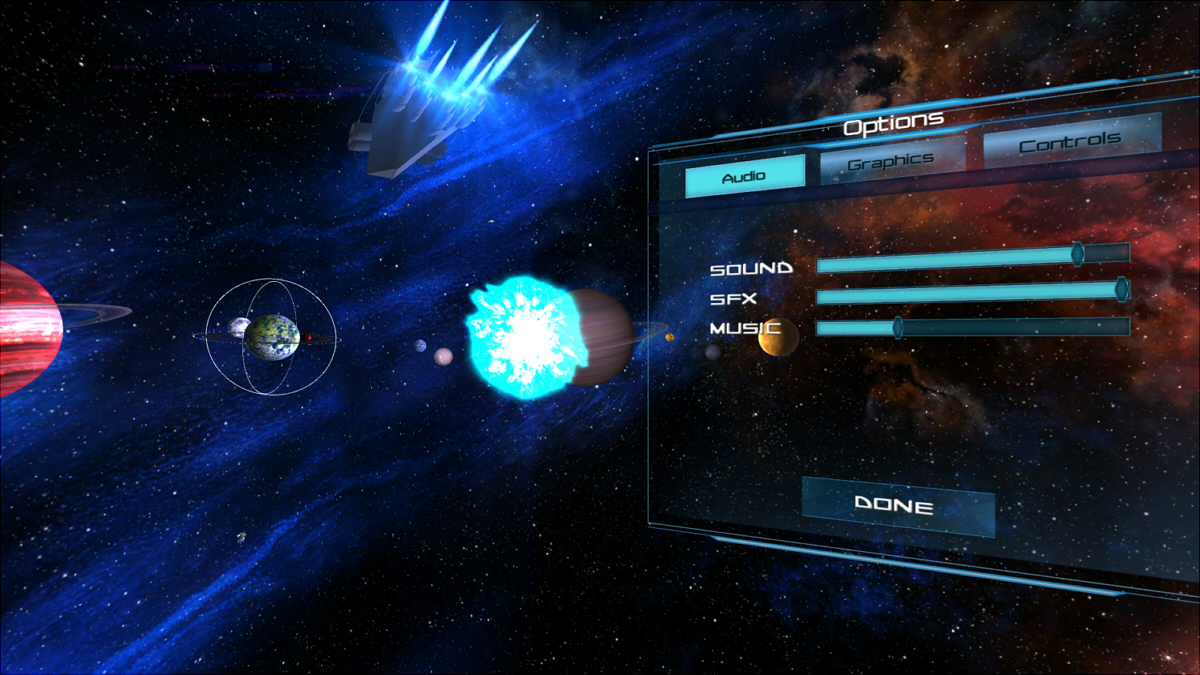Screen dimensions: 1200x675
Task: Click the Sound volume slider
Action: click(1077, 255)
